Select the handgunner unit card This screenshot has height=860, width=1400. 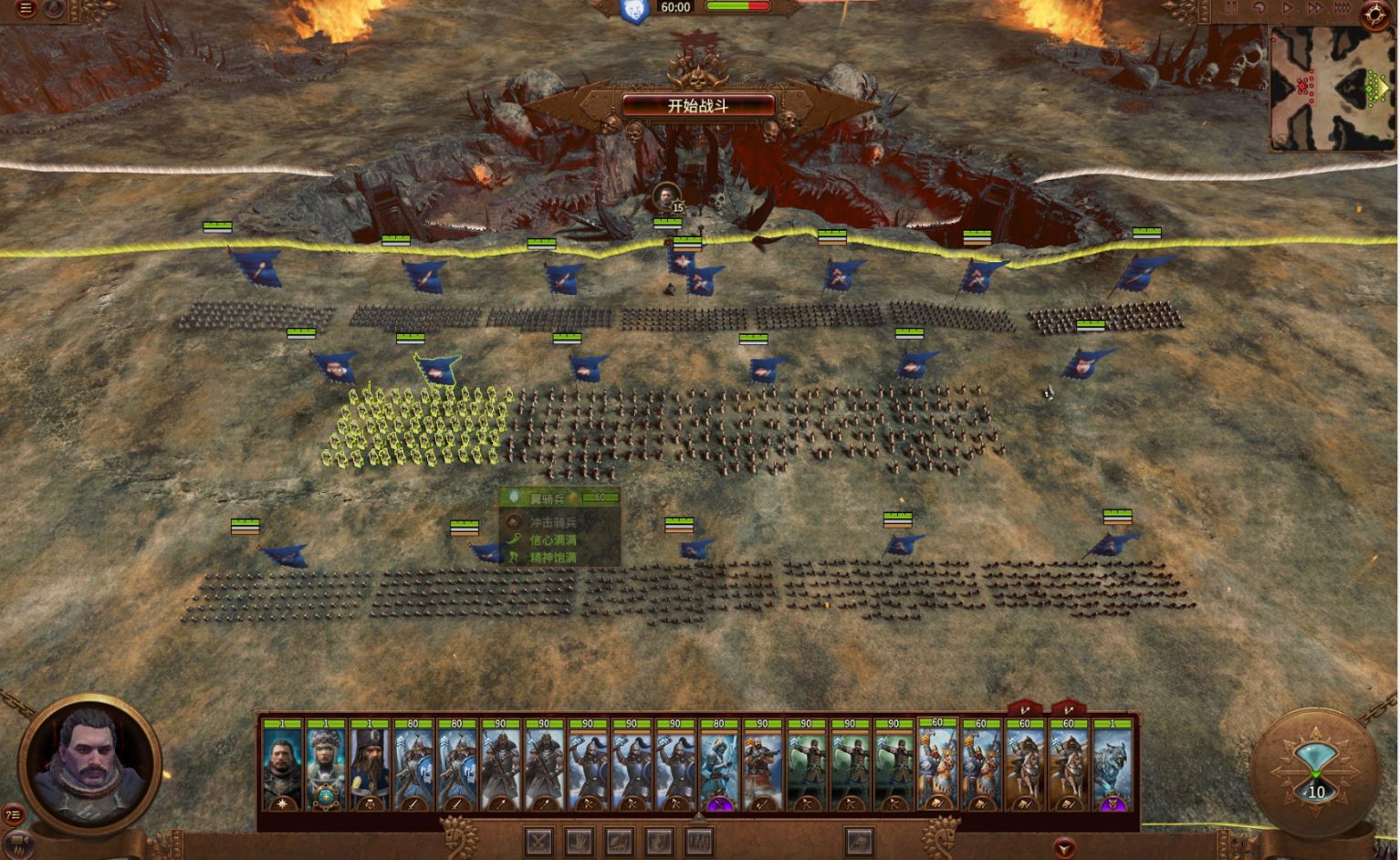(x=763, y=765)
